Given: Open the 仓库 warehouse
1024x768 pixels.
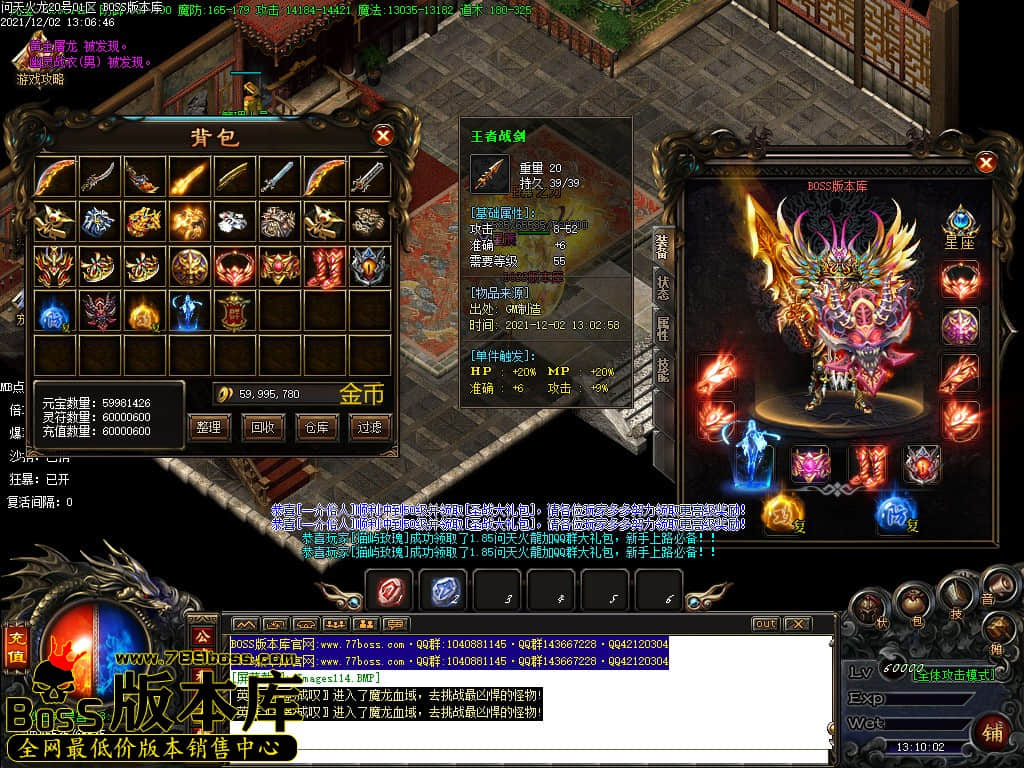Looking at the screenshot, I should (x=315, y=427).
